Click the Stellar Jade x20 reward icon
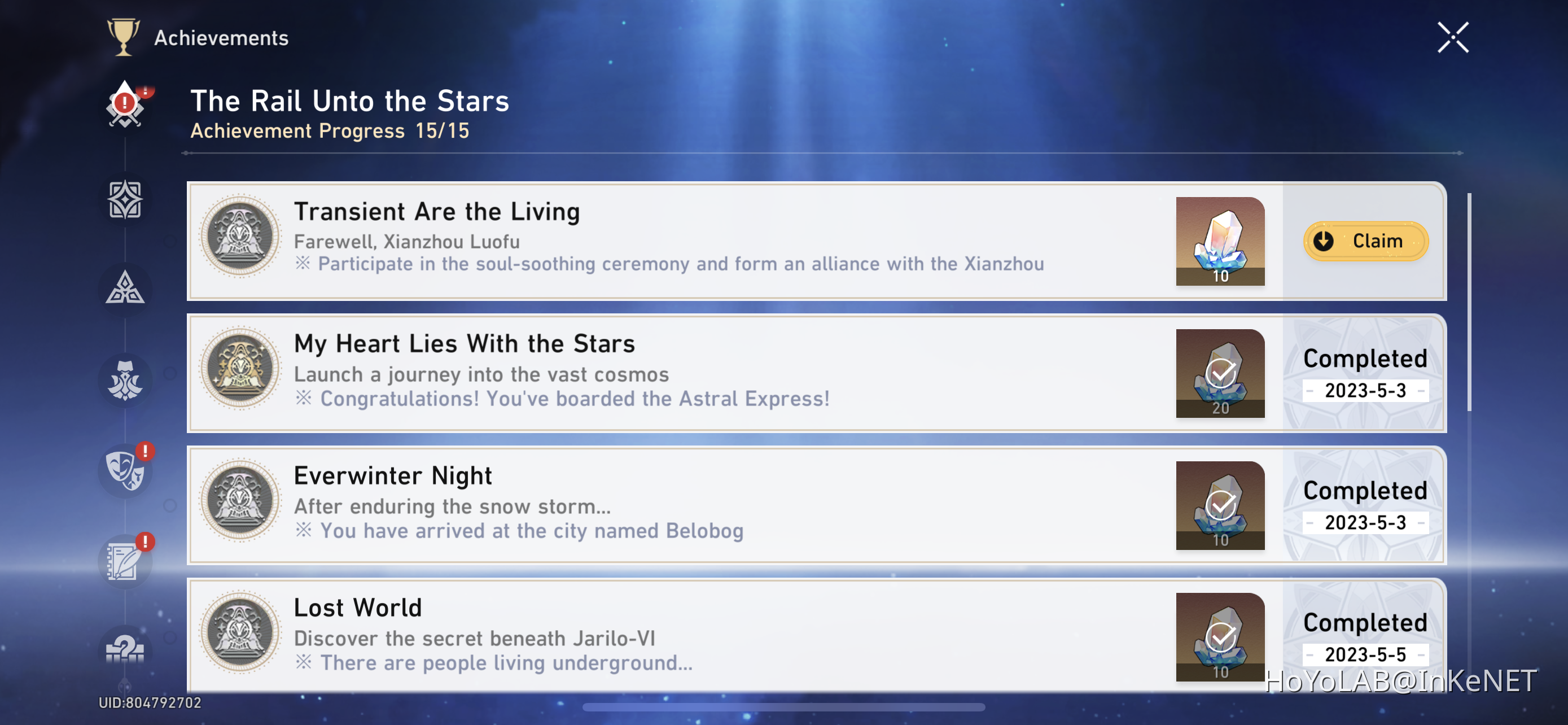The image size is (1568, 725). (1220, 373)
